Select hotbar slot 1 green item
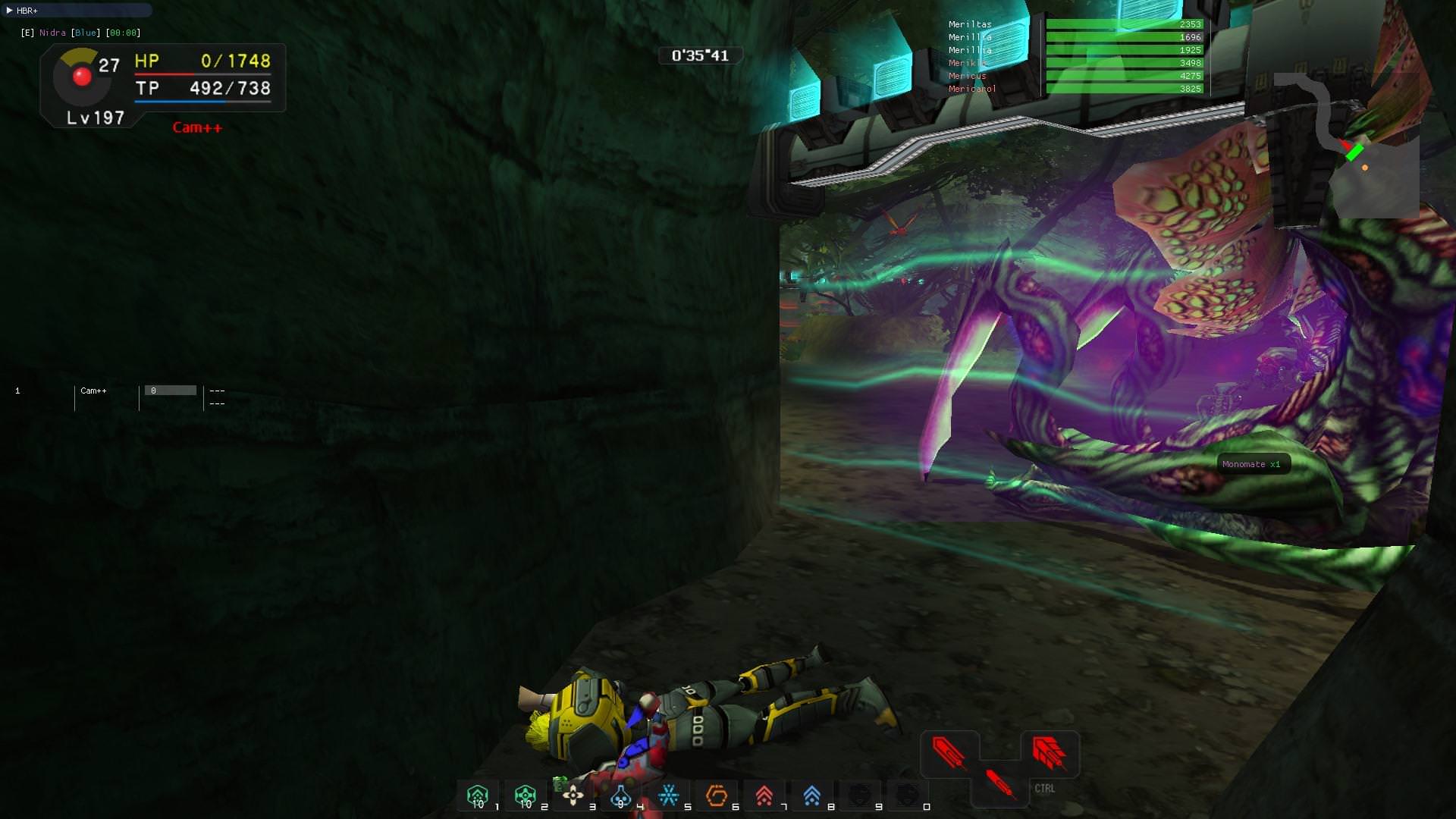1456x819 pixels. click(478, 795)
